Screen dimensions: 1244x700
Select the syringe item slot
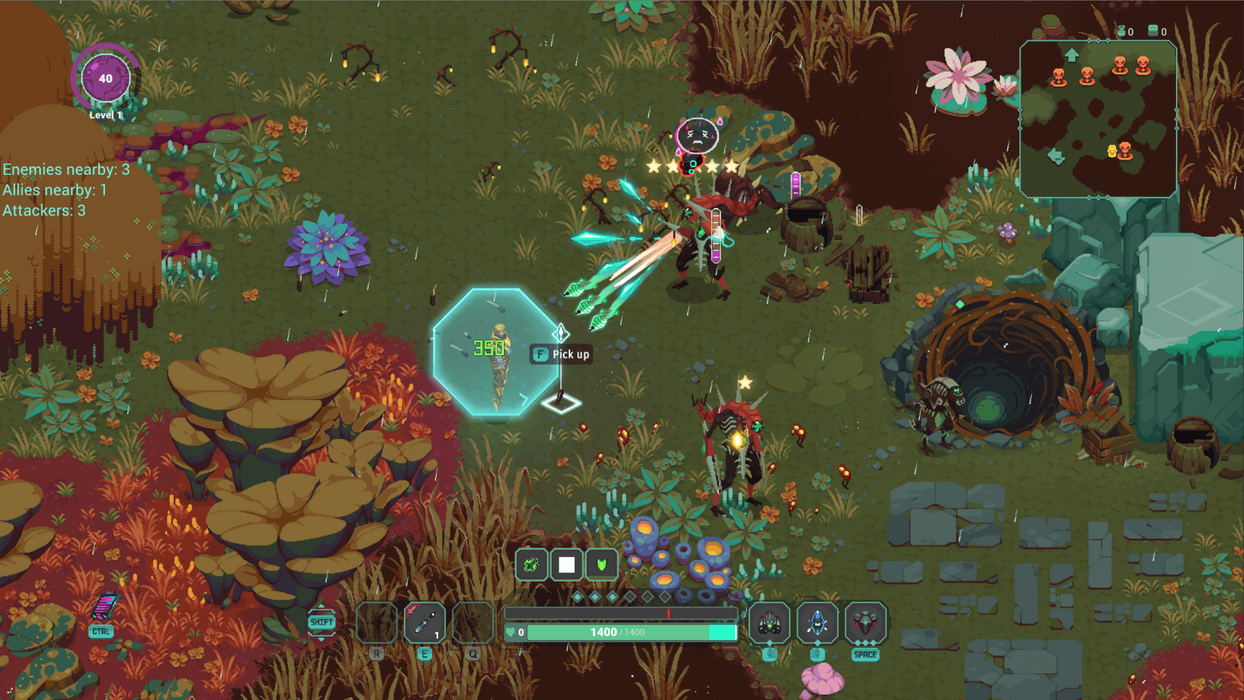[424, 622]
